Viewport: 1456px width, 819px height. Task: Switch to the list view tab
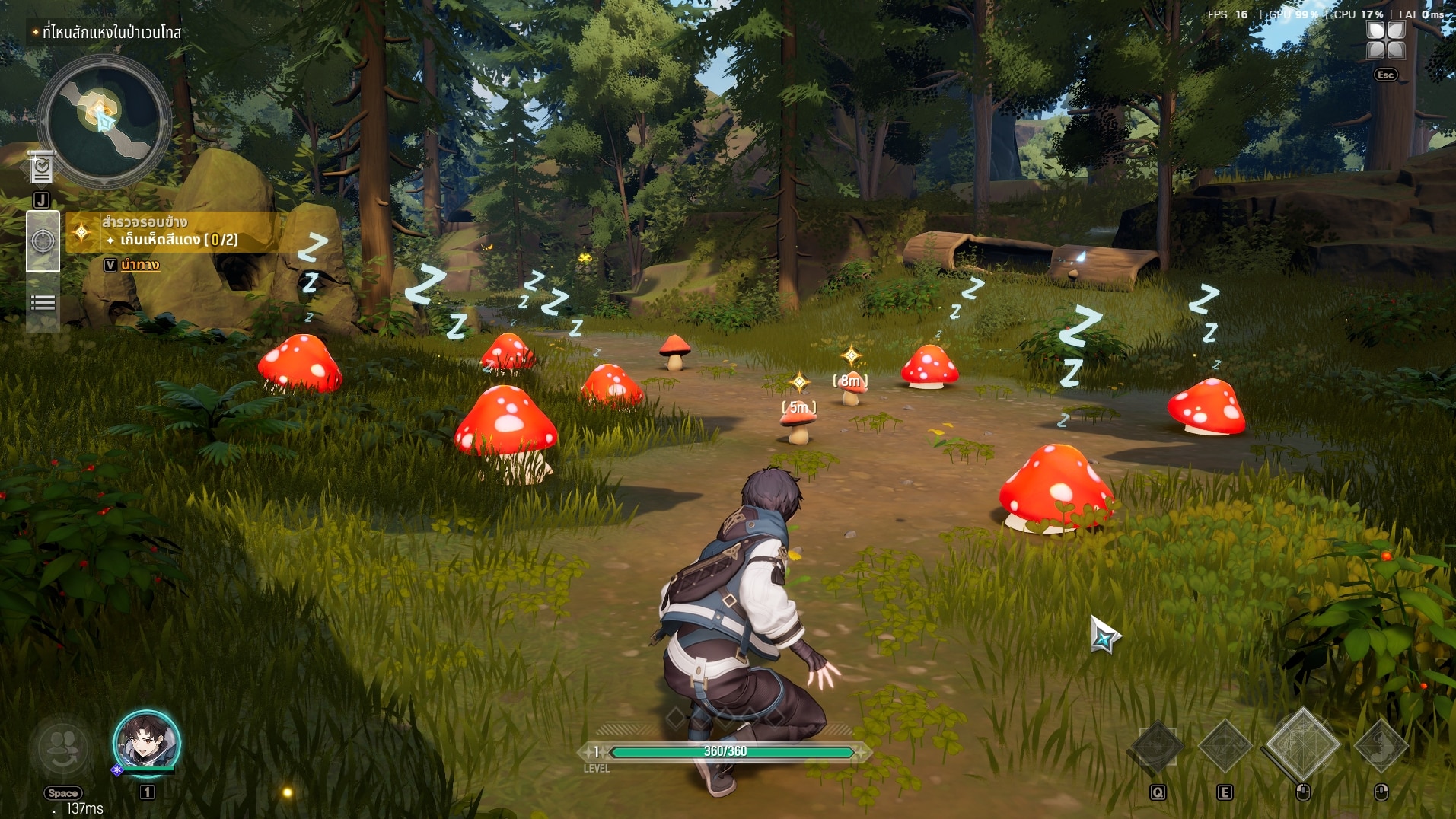tap(43, 303)
